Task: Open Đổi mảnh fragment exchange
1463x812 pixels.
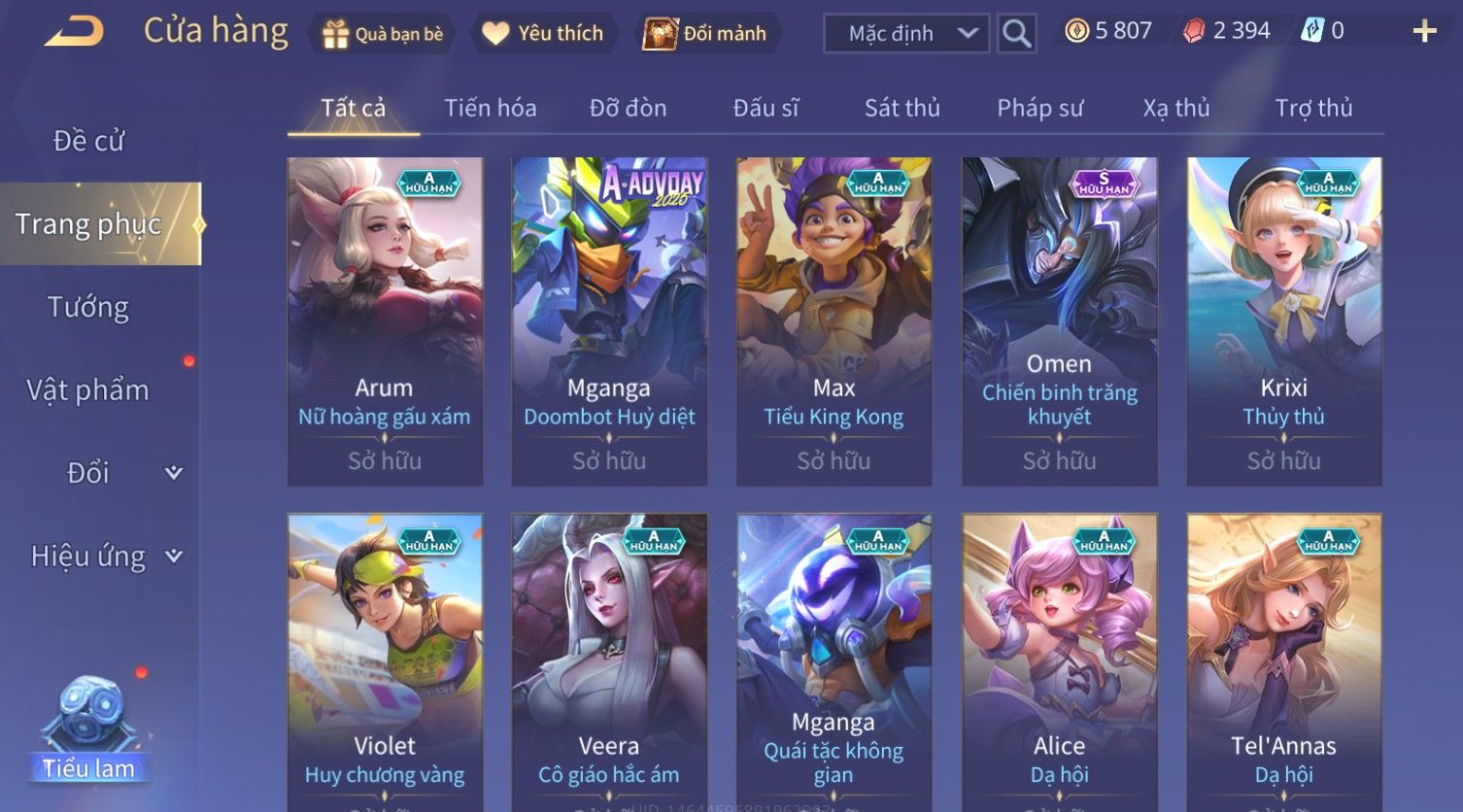Action: click(x=705, y=34)
